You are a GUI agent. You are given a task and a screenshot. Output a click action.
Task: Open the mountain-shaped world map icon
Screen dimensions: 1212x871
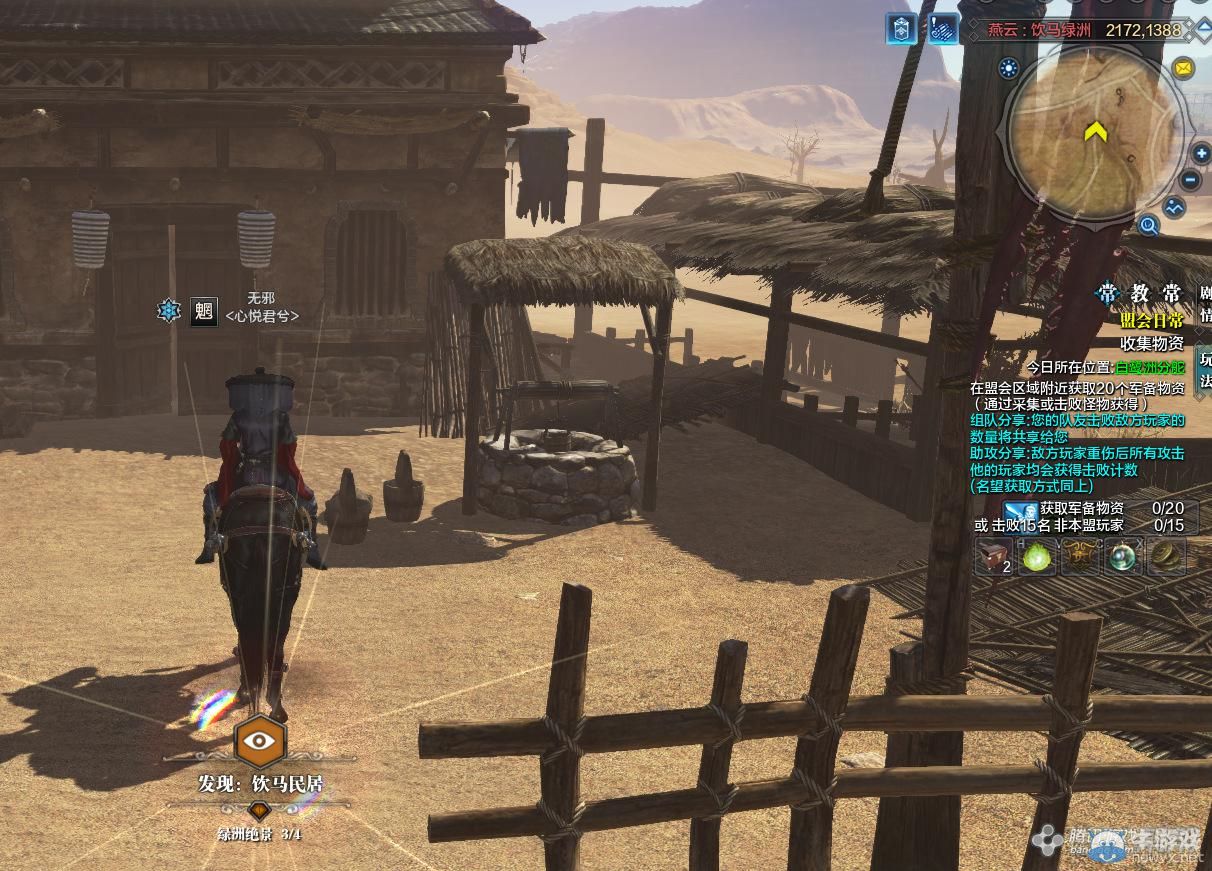pos(1174,207)
